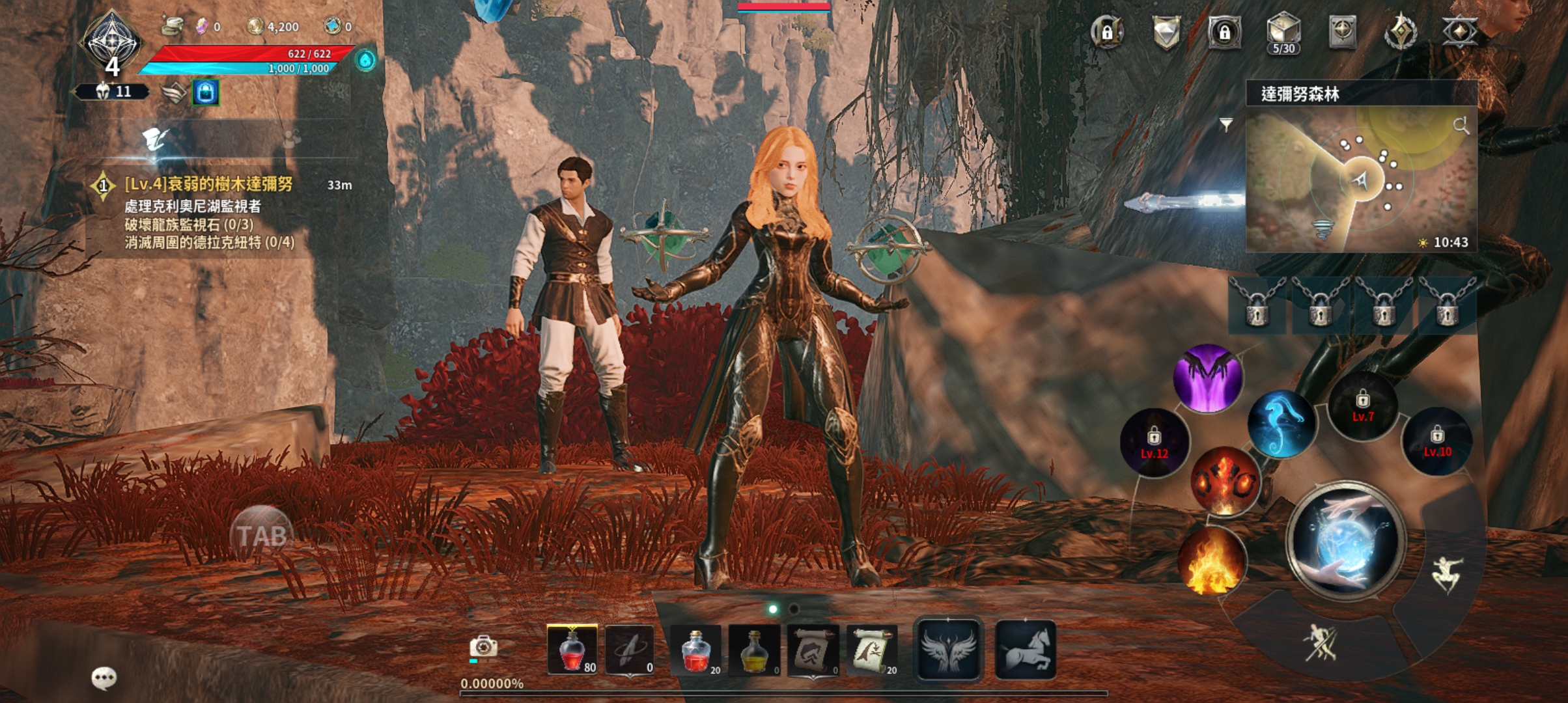Activate the scroll item with count 20
This screenshot has width=1568, height=703.
[872, 650]
